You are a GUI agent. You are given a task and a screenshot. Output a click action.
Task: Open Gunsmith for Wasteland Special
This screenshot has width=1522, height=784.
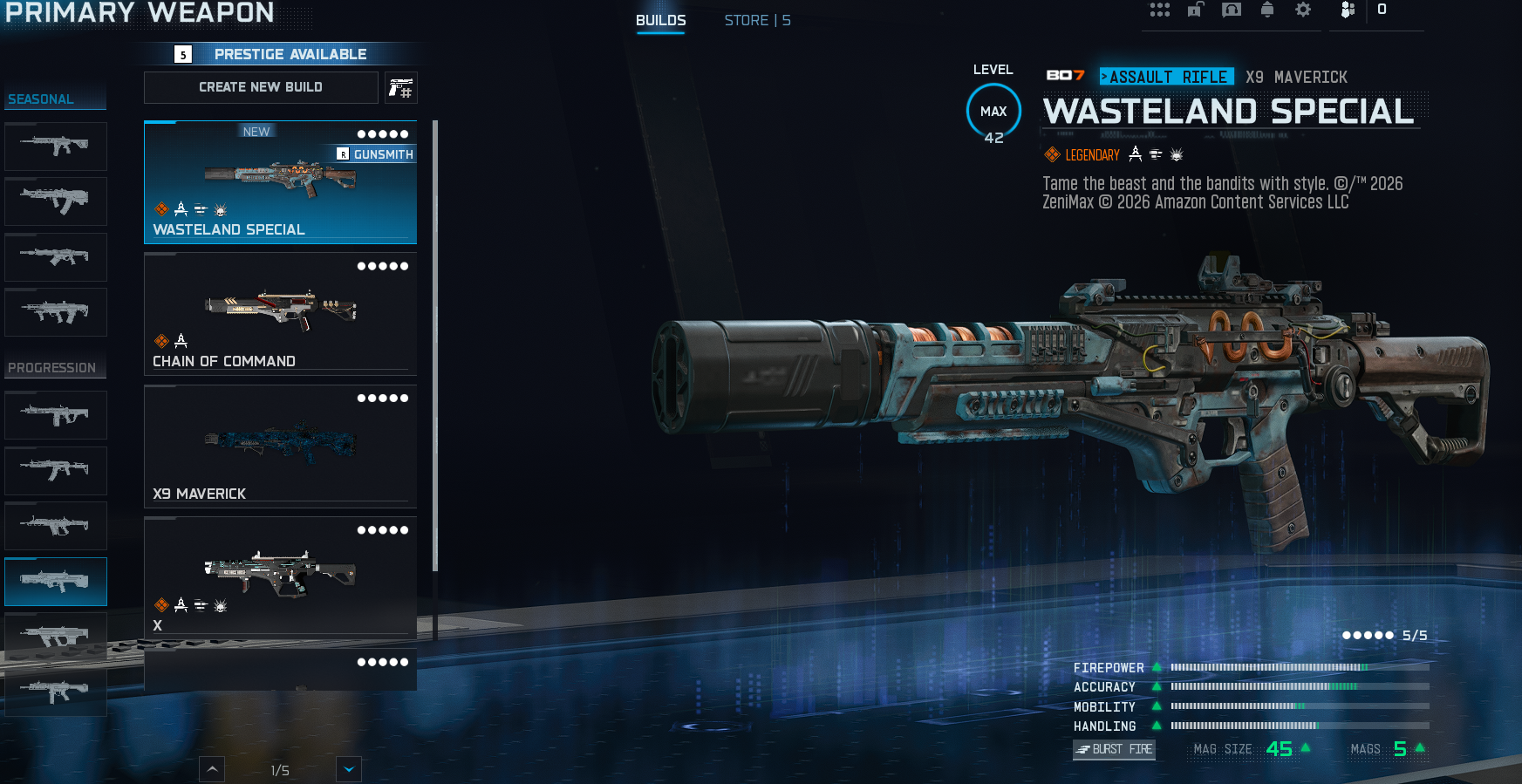pyautogui.click(x=376, y=154)
